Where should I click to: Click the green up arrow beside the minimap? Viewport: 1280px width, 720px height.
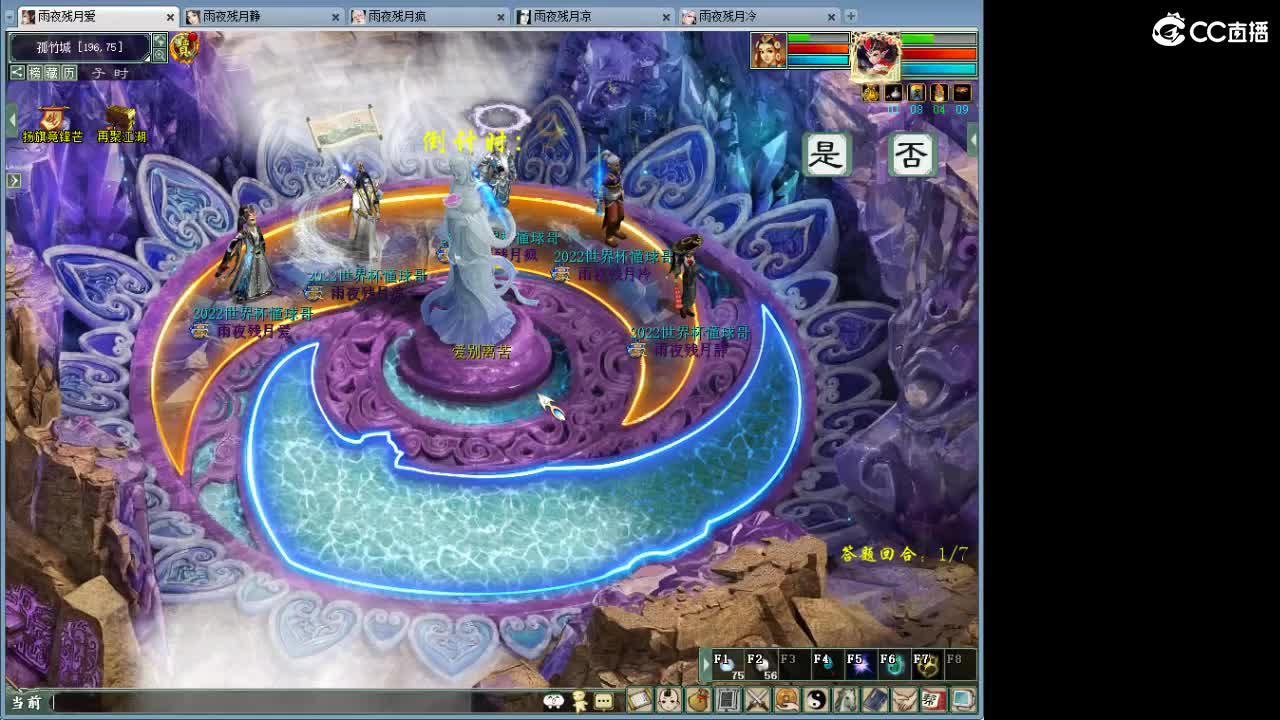(159, 41)
